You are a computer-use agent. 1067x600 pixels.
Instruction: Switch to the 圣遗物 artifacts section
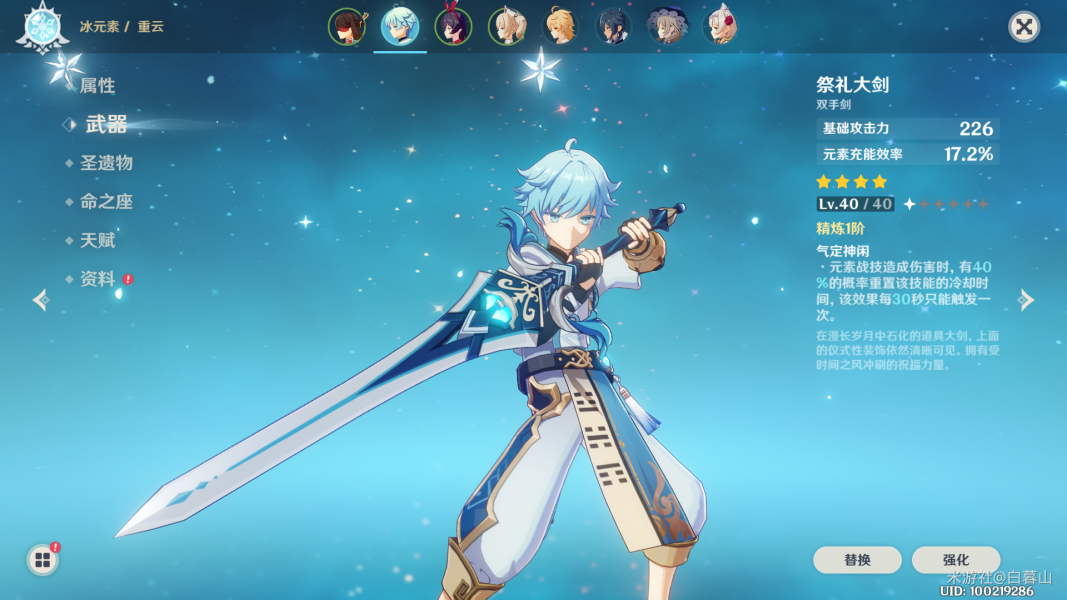(106, 163)
